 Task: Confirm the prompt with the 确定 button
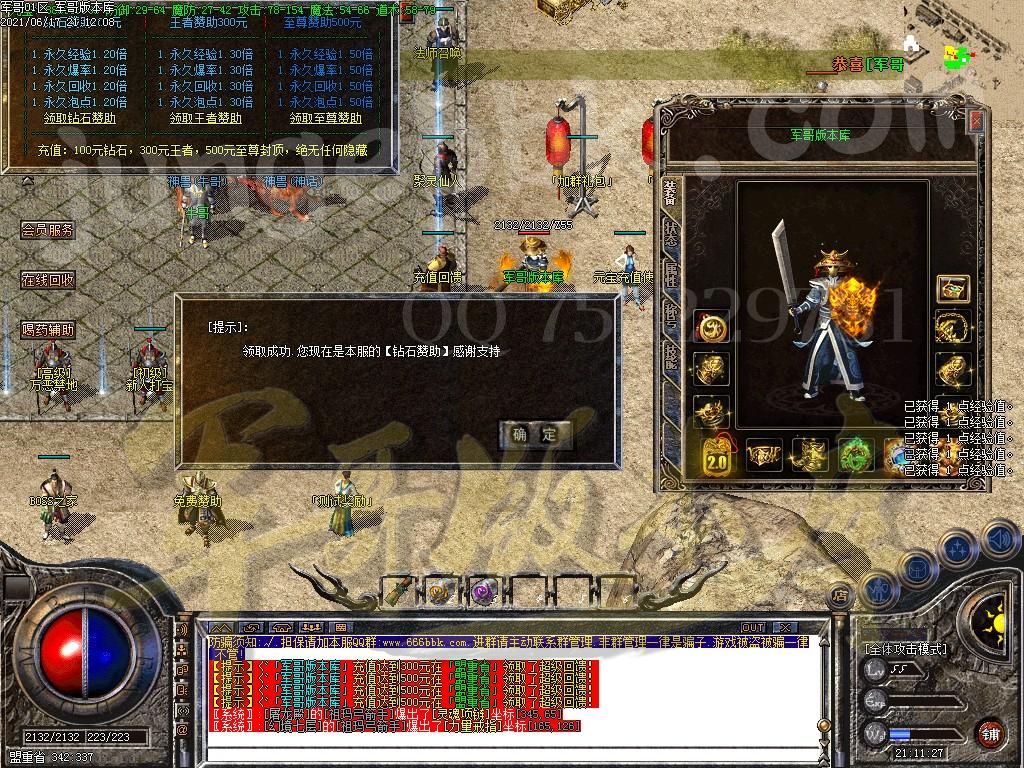[536, 434]
